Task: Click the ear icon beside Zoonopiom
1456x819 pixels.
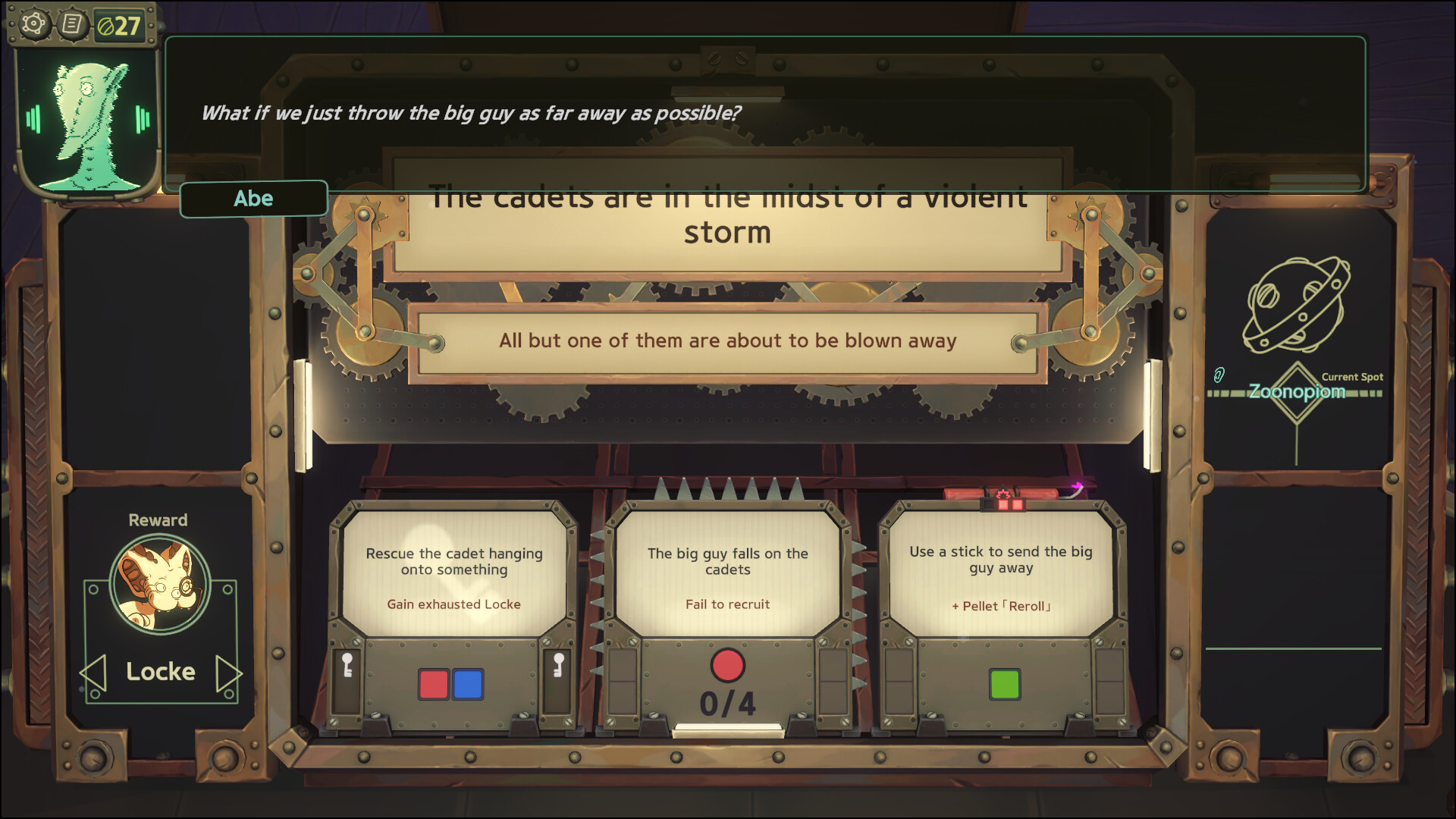Action: pos(1219,374)
